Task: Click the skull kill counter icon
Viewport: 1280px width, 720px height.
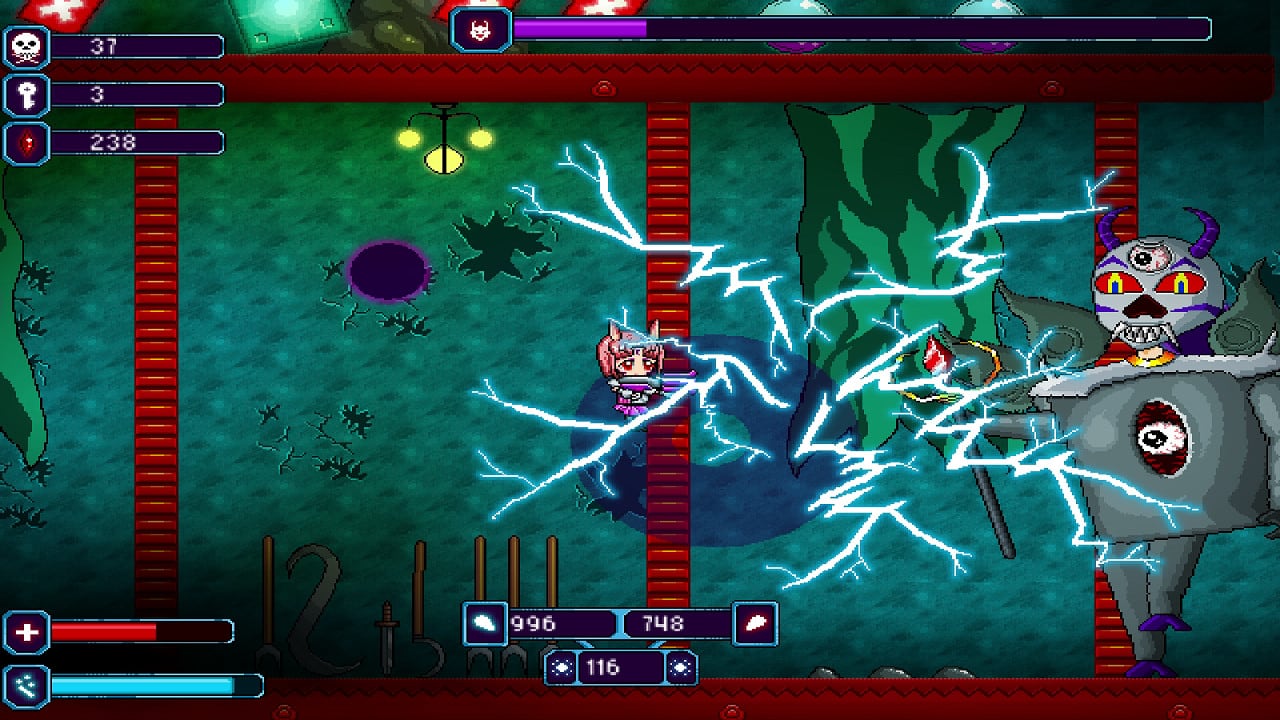Action: pyautogui.click(x=26, y=47)
